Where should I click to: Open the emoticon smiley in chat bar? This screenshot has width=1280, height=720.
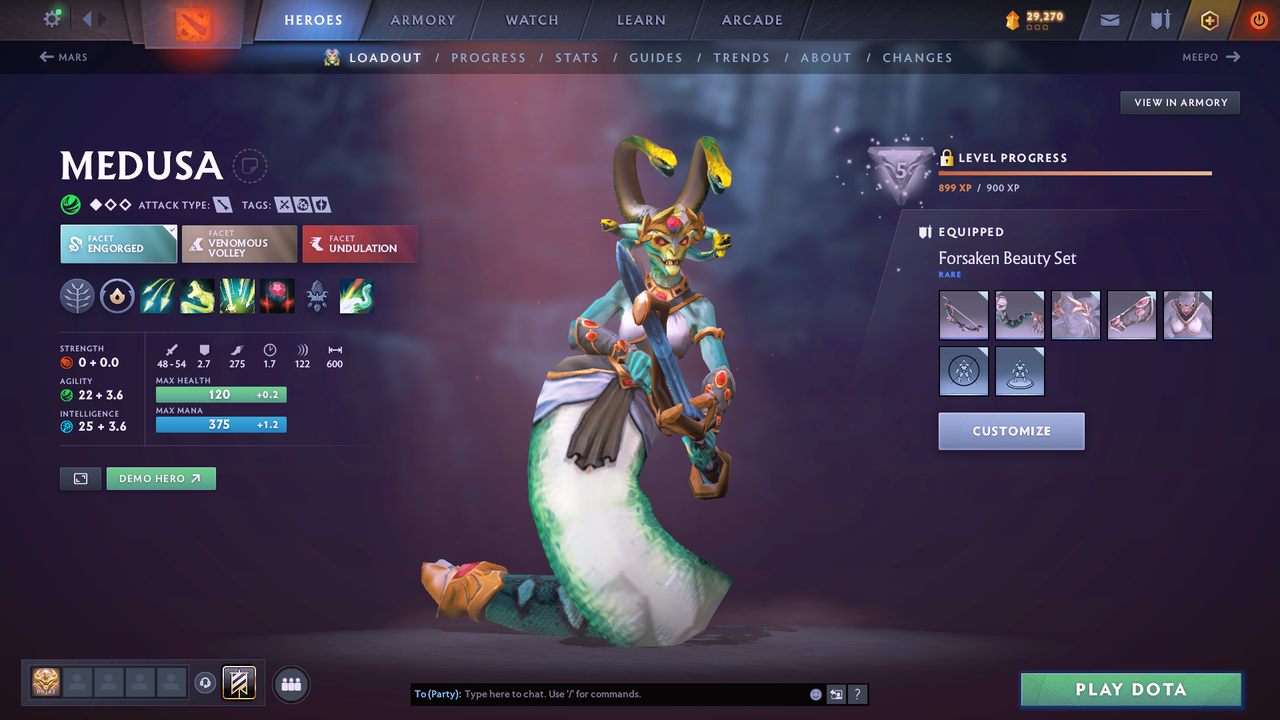coord(815,693)
